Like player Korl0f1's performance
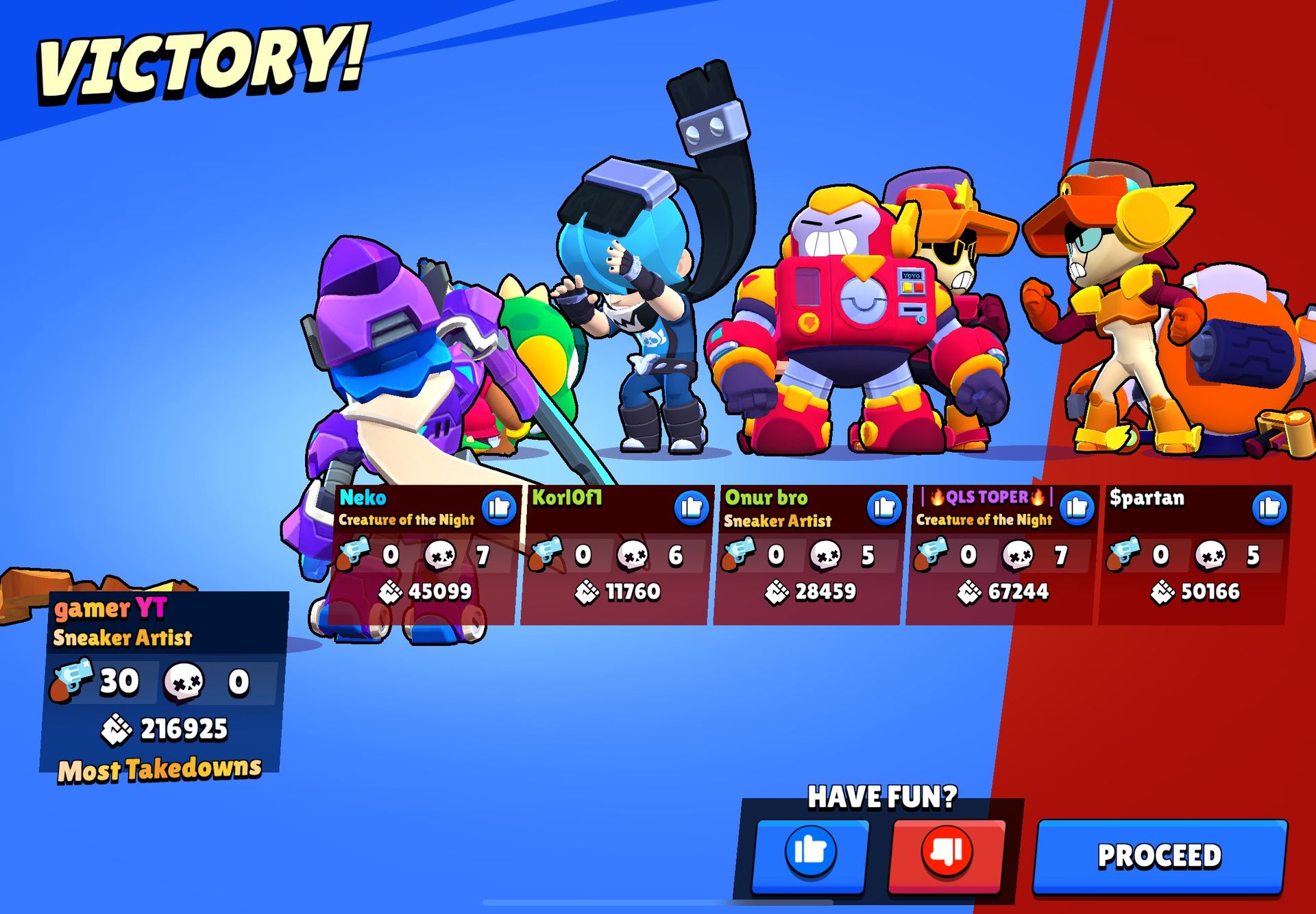The width and height of the screenshot is (1316, 914). [x=691, y=508]
